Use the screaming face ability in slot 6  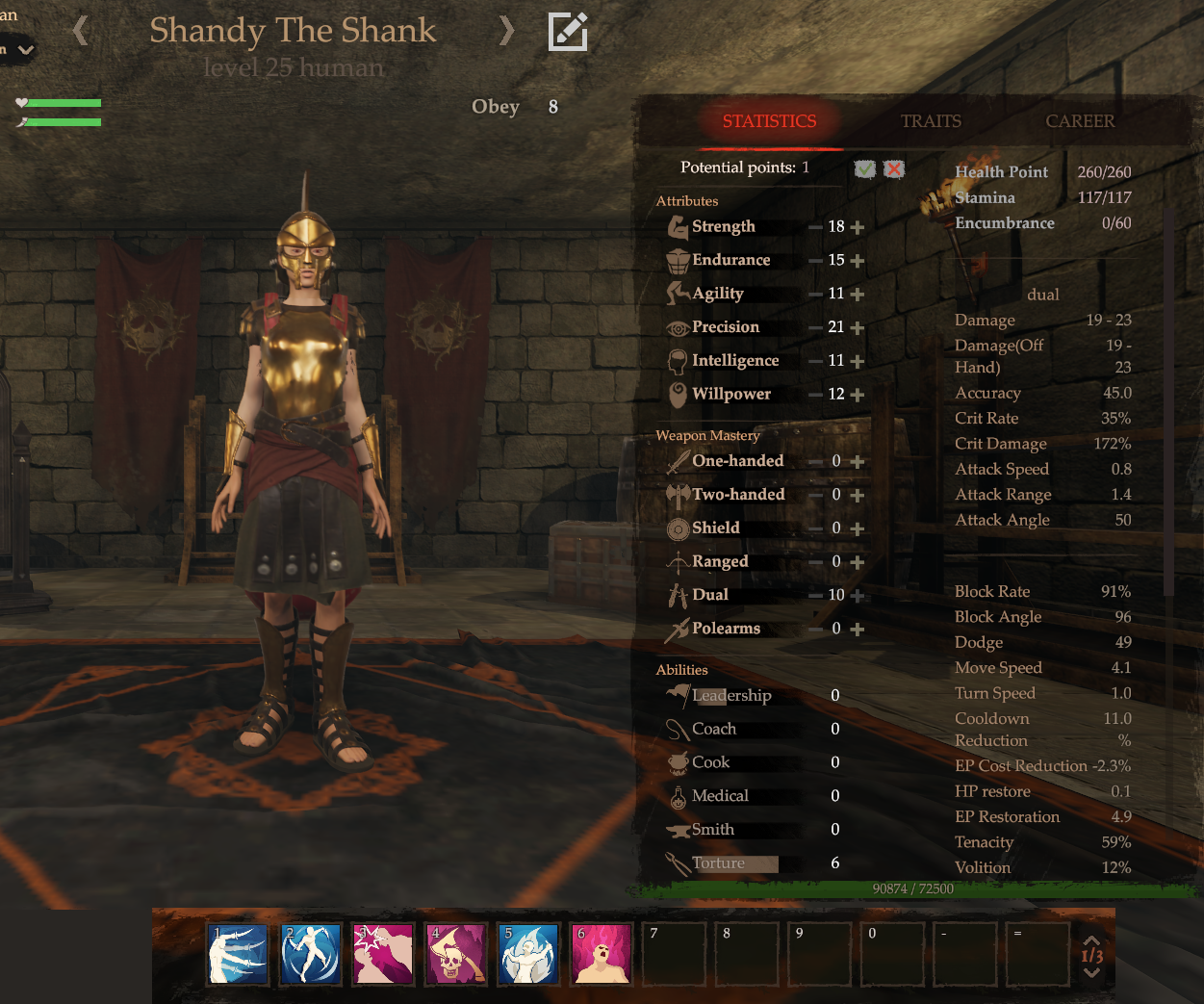pyautogui.click(x=602, y=954)
